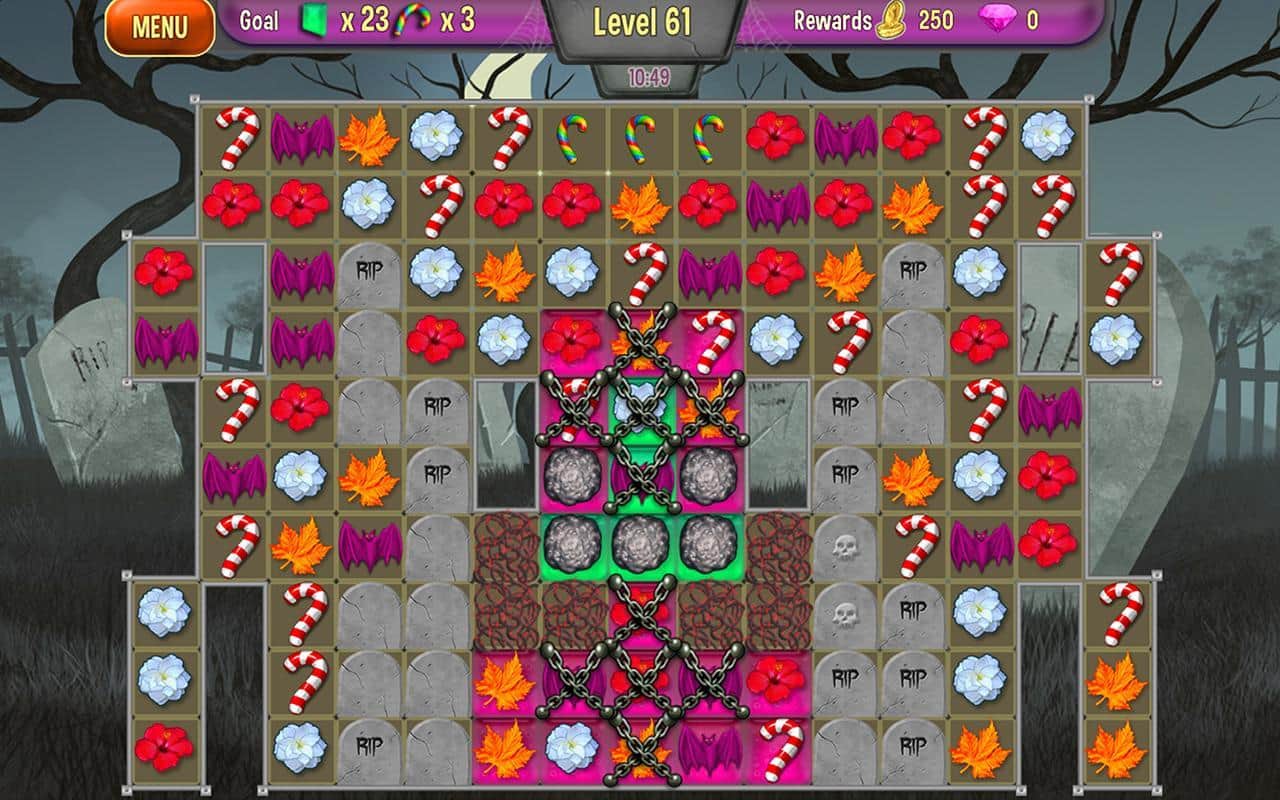
Task: Select the unchained white flower on pink tile
Action: pyautogui.click(x=572, y=745)
